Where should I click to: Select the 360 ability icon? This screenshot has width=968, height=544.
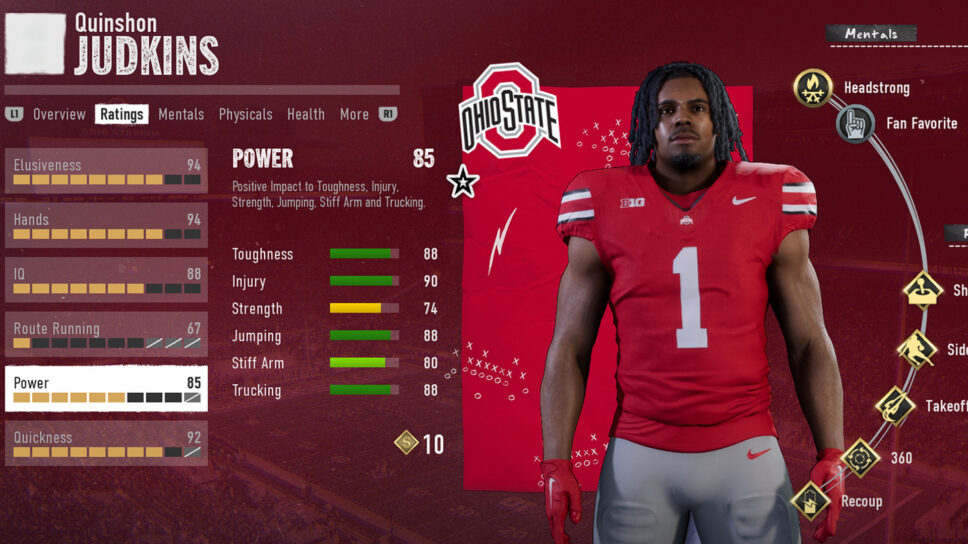(859, 458)
